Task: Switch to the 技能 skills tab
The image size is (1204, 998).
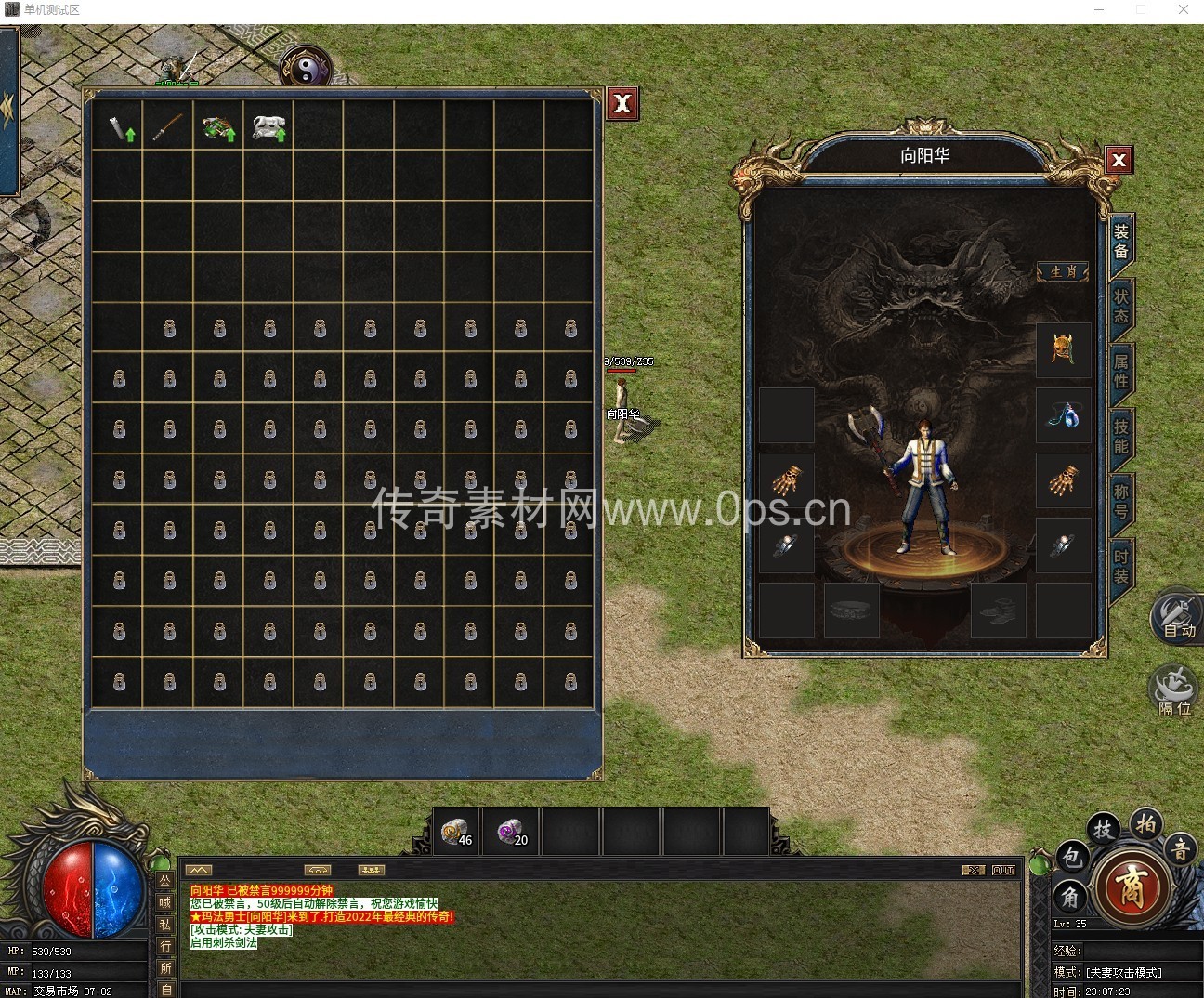Action: coord(1121,436)
